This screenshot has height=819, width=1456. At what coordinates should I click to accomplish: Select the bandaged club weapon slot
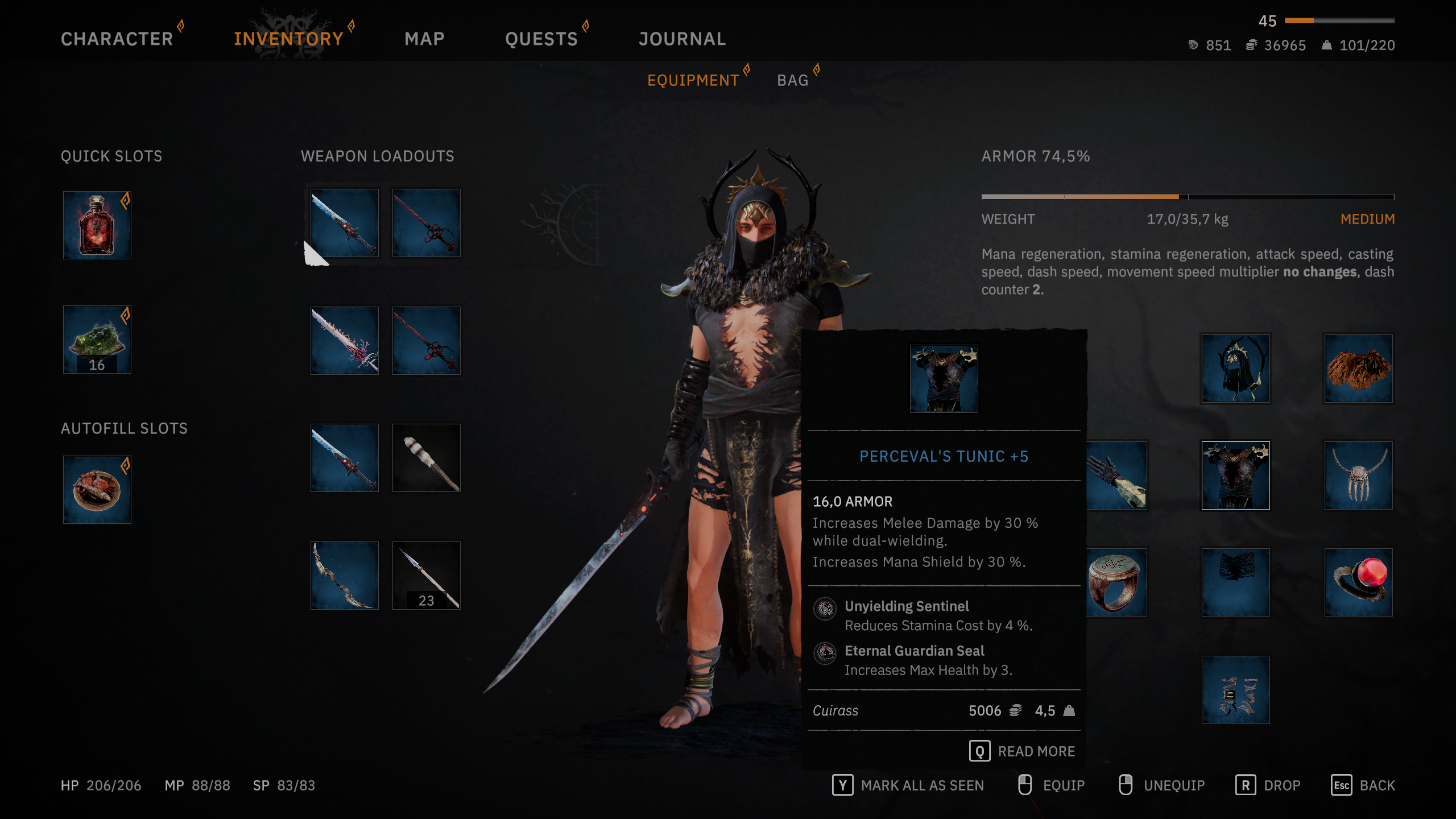[x=427, y=458]
